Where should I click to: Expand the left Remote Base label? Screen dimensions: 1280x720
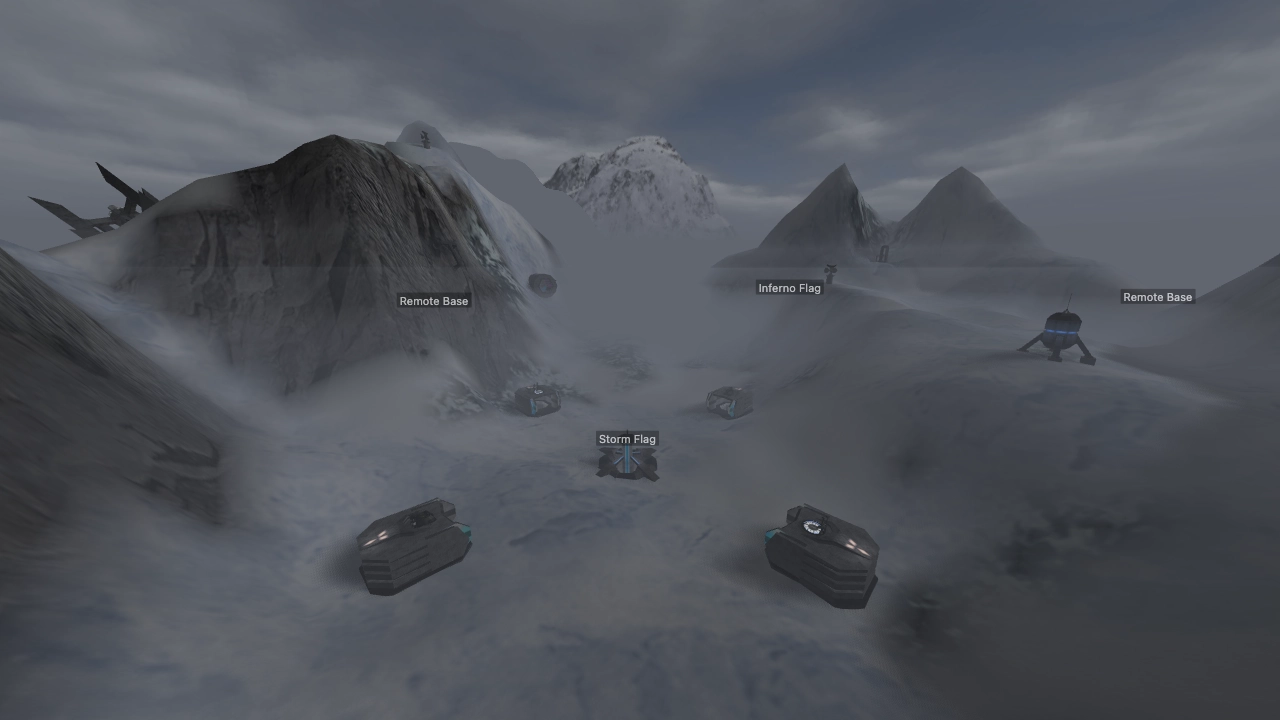[433, 300]
